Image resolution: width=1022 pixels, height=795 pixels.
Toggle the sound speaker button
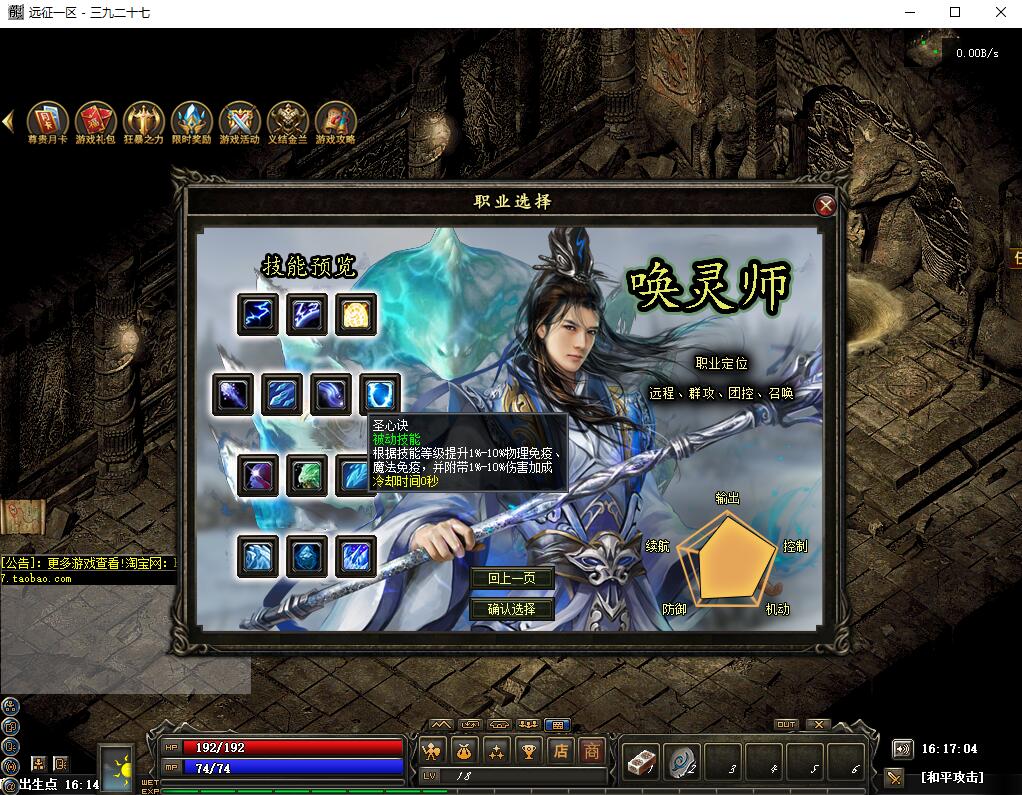click(x=902, y=748)
